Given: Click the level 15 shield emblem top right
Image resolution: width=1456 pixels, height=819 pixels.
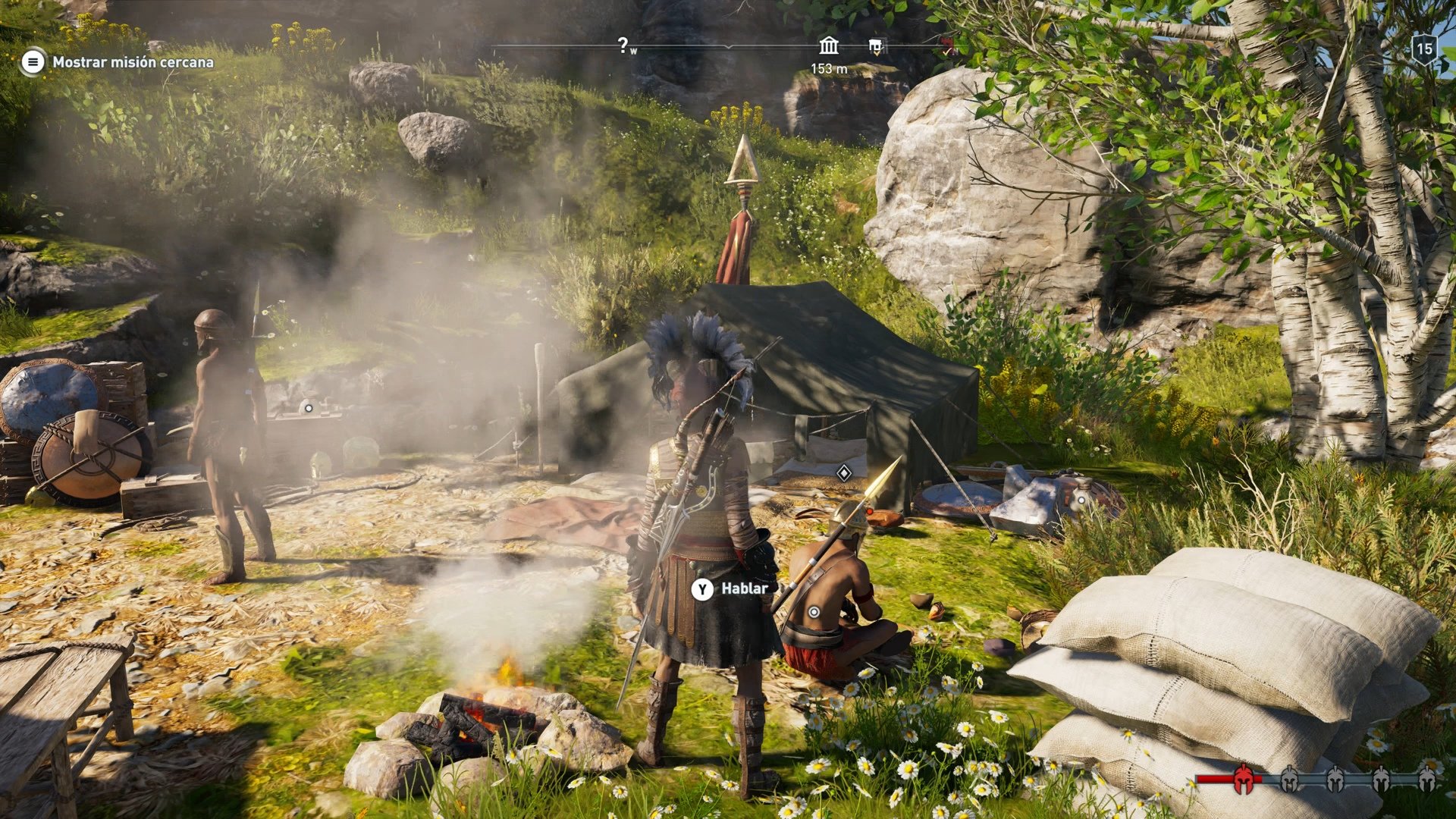Looking at the screenshot, I should coord(1424,50).
